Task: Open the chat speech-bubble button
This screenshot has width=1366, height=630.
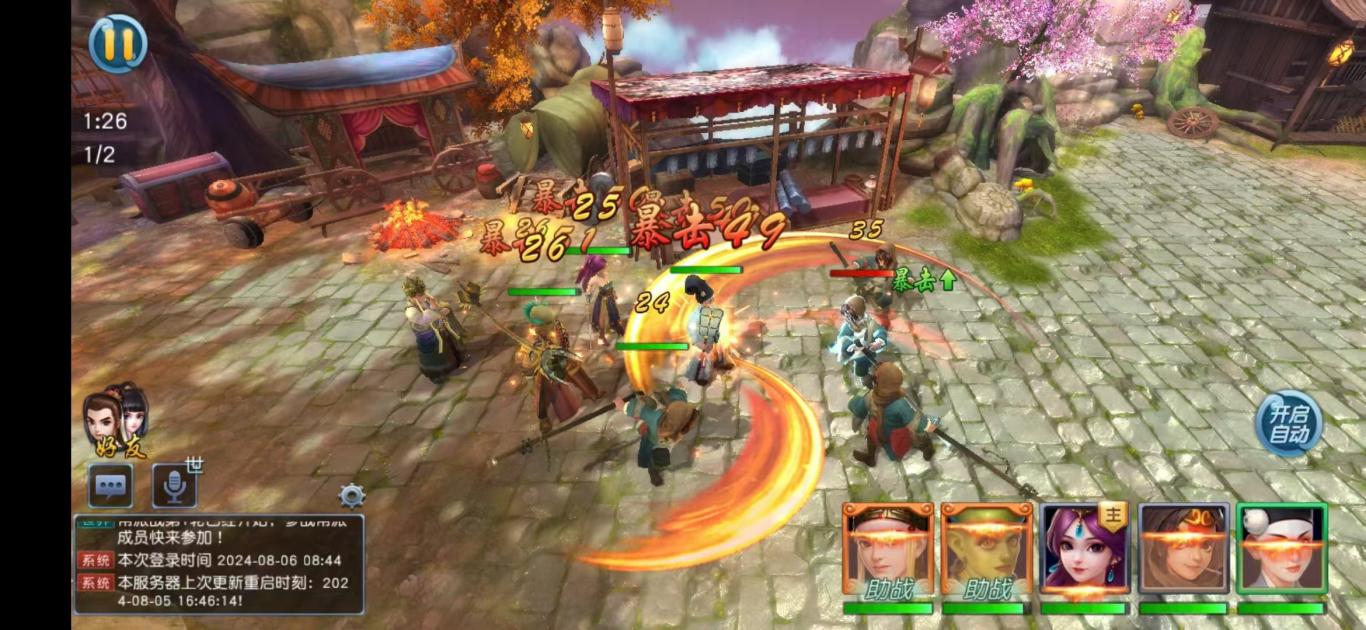Action: 110,486
